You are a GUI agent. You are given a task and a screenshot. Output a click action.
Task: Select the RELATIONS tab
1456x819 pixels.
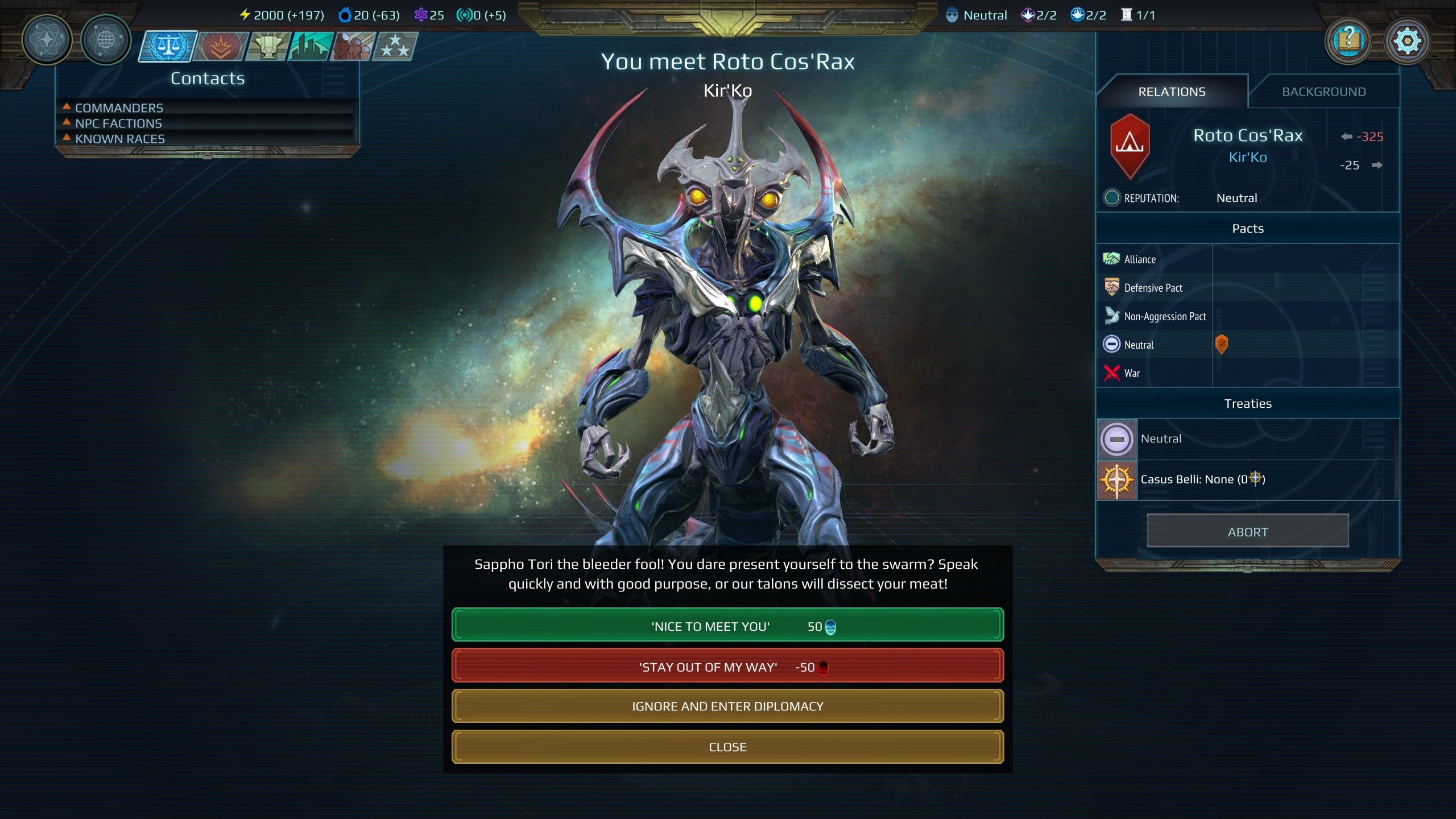[x=1173, y=91]
